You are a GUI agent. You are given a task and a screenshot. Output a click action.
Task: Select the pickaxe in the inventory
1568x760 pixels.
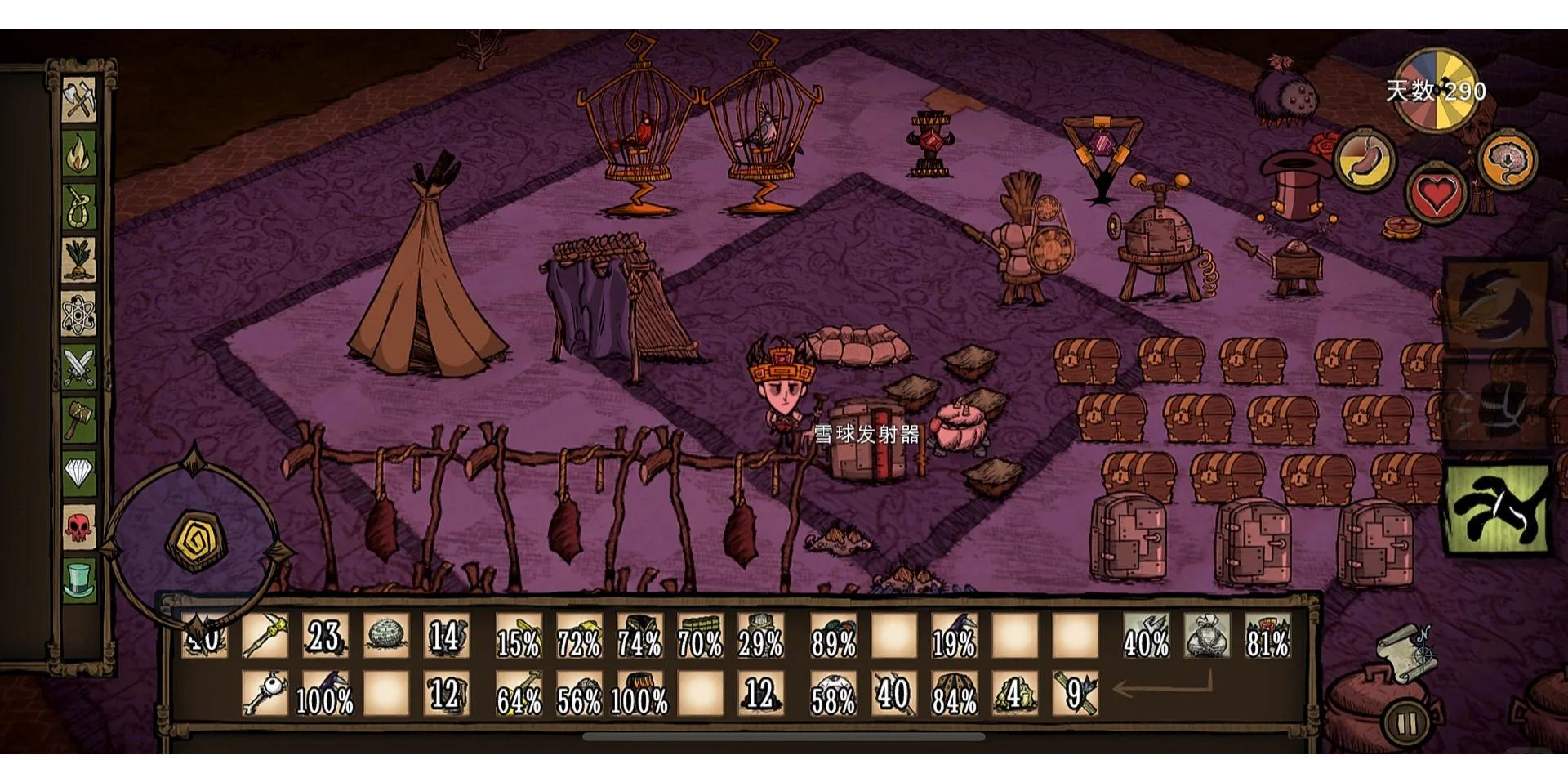(265, 637)
